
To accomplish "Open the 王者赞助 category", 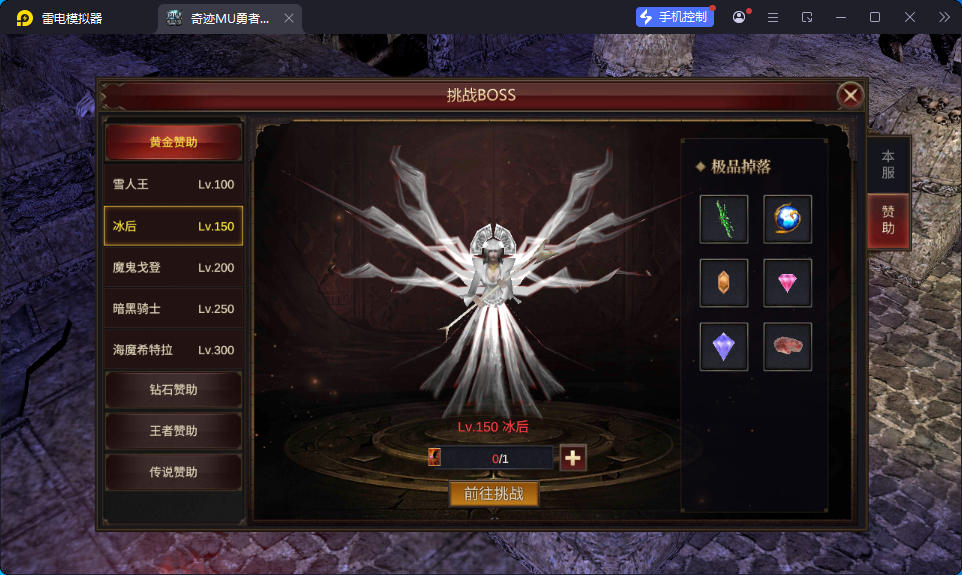I will [x=174, y=431].
